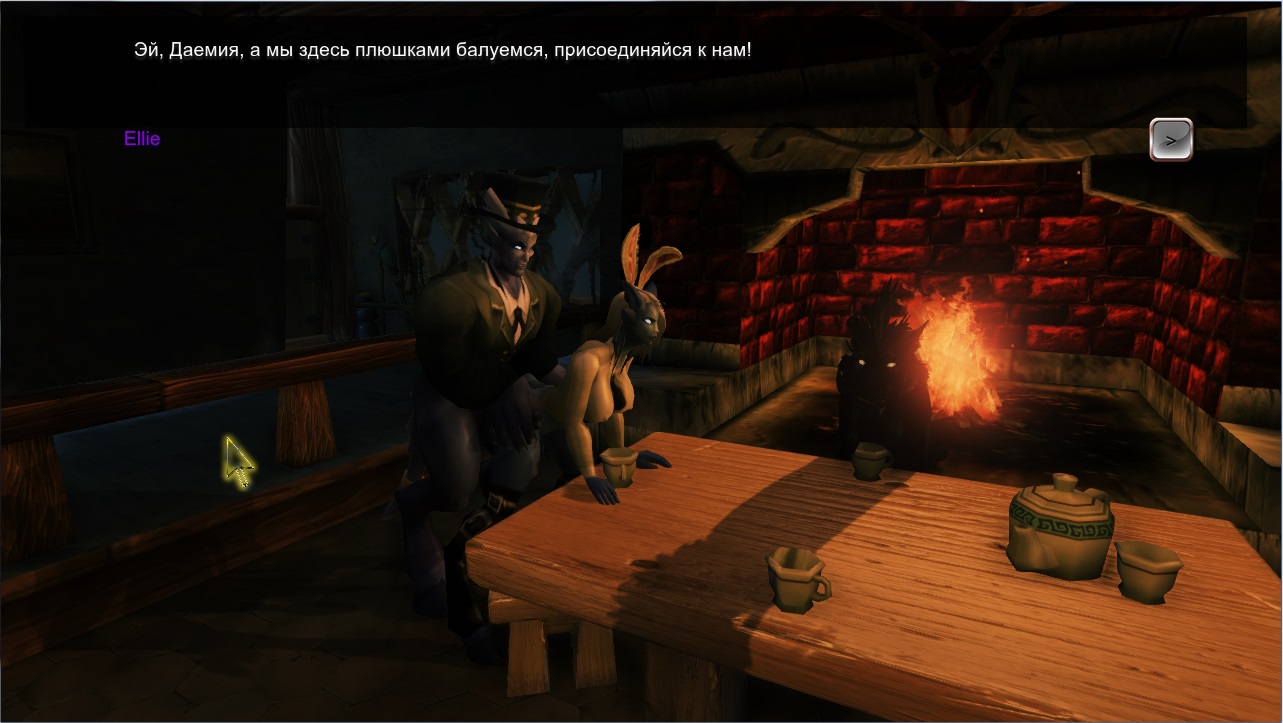
Task: Click the '>' advance arrow icon
Action: click(1170, 139)
